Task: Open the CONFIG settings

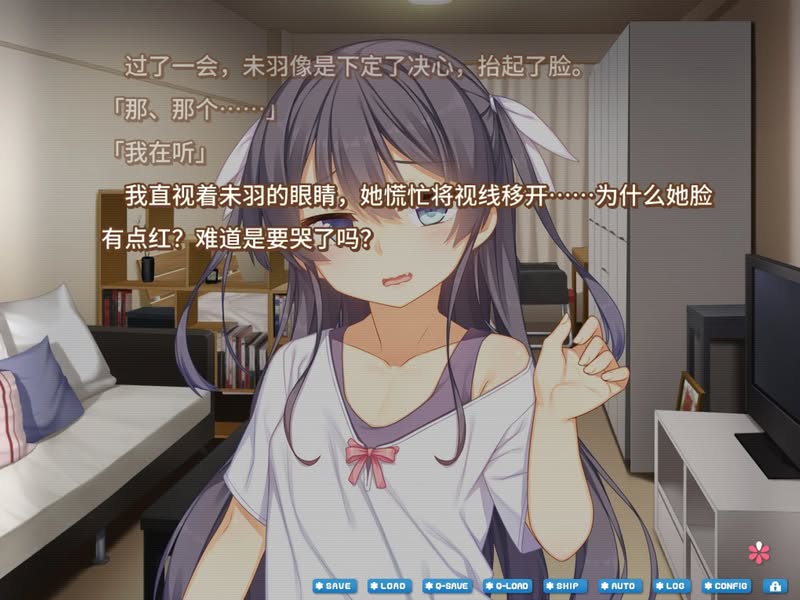Action: pyautogui.click(x=726, y=585)
